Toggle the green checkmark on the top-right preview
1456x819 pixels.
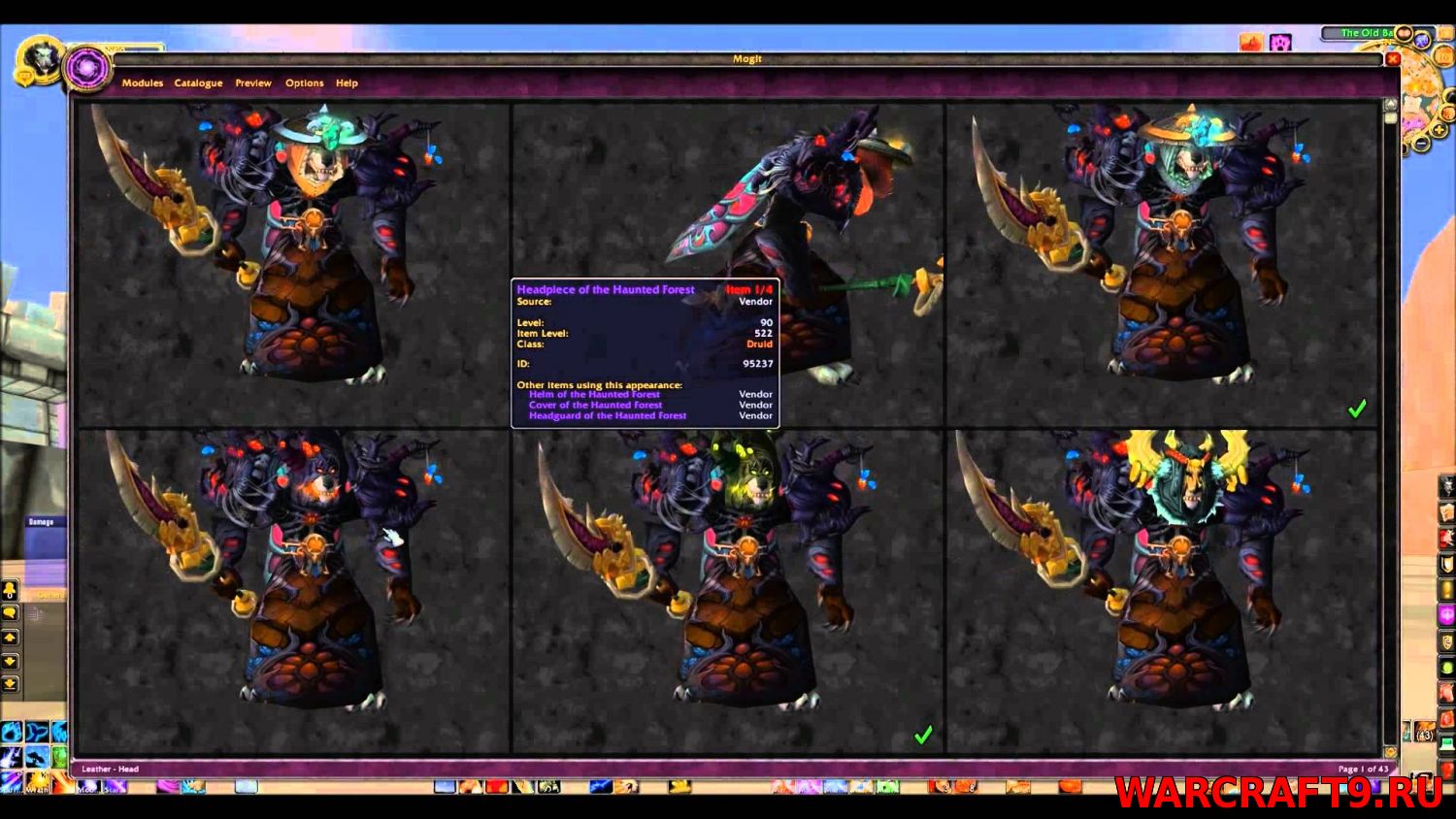(x=1358, y=409)
